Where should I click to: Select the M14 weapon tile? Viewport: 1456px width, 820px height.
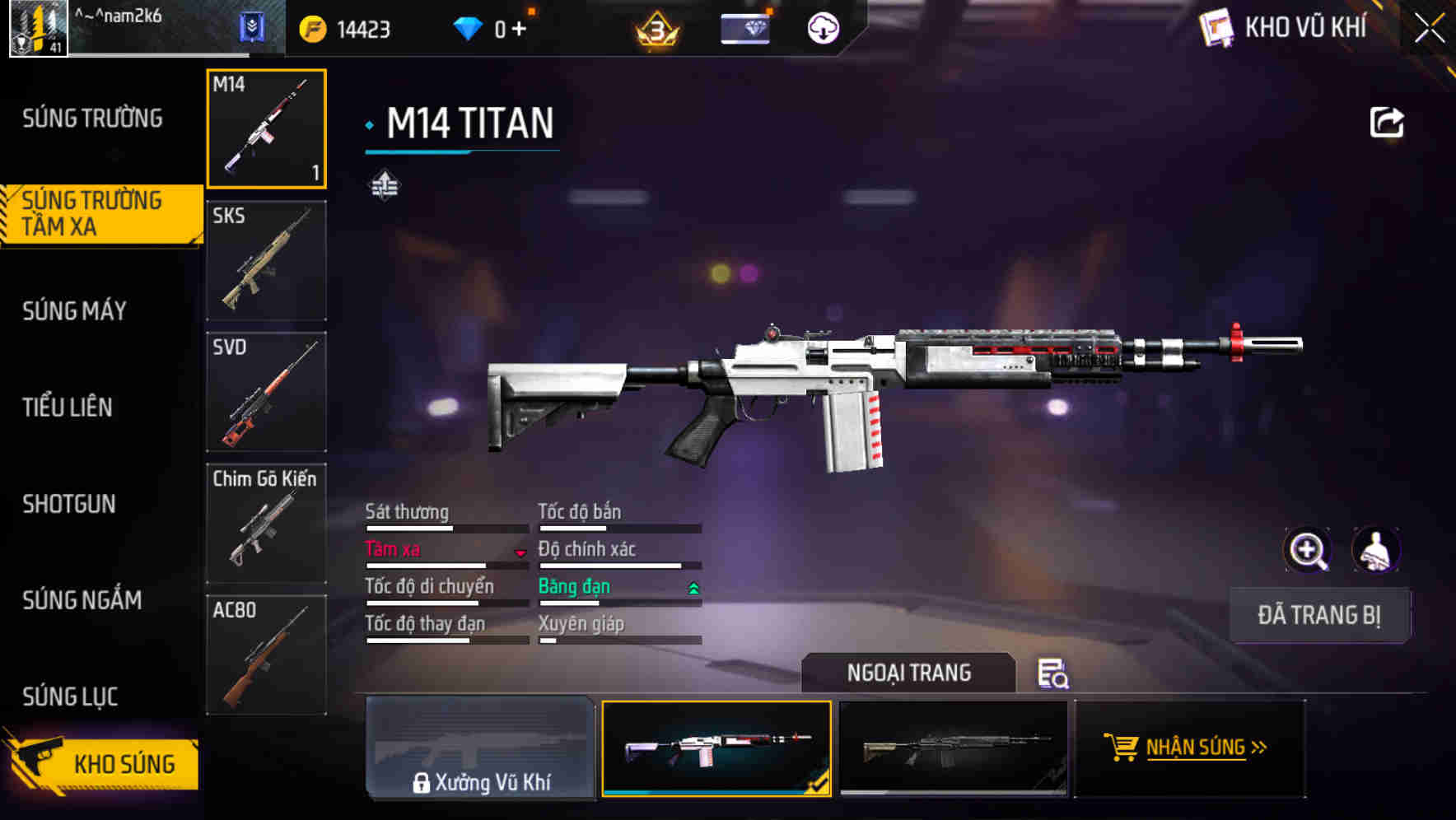click(x=266, y=128)
